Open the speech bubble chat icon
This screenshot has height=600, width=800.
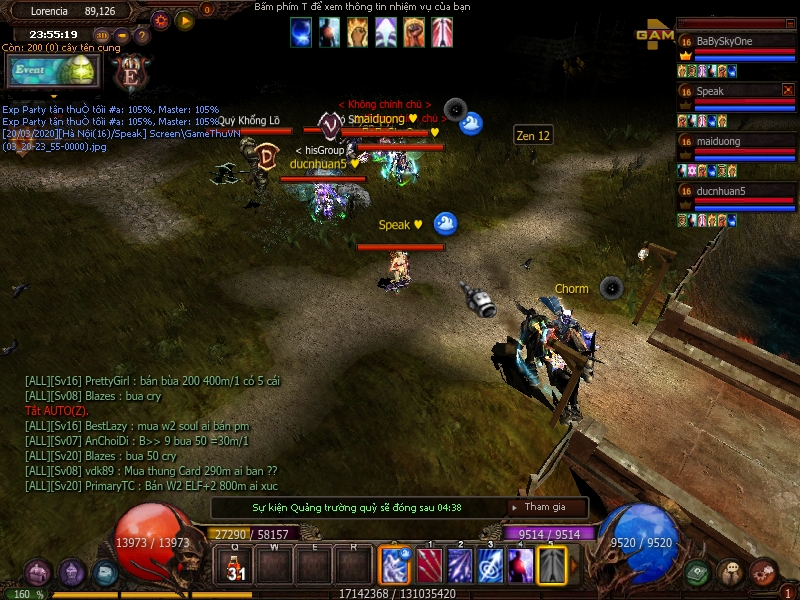(x=730, y=573)
